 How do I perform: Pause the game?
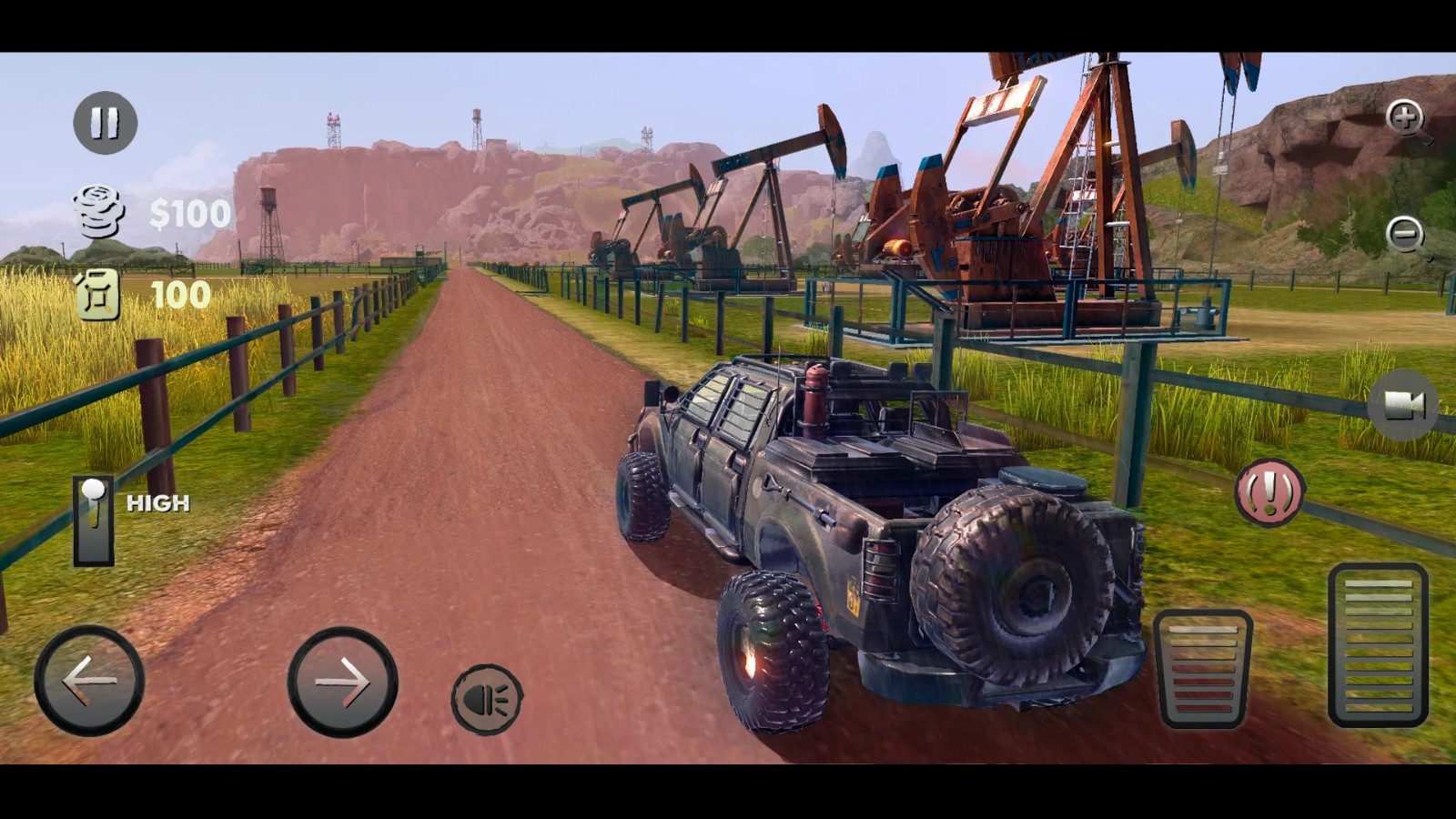pyautogui.click(x=105, y=123)
